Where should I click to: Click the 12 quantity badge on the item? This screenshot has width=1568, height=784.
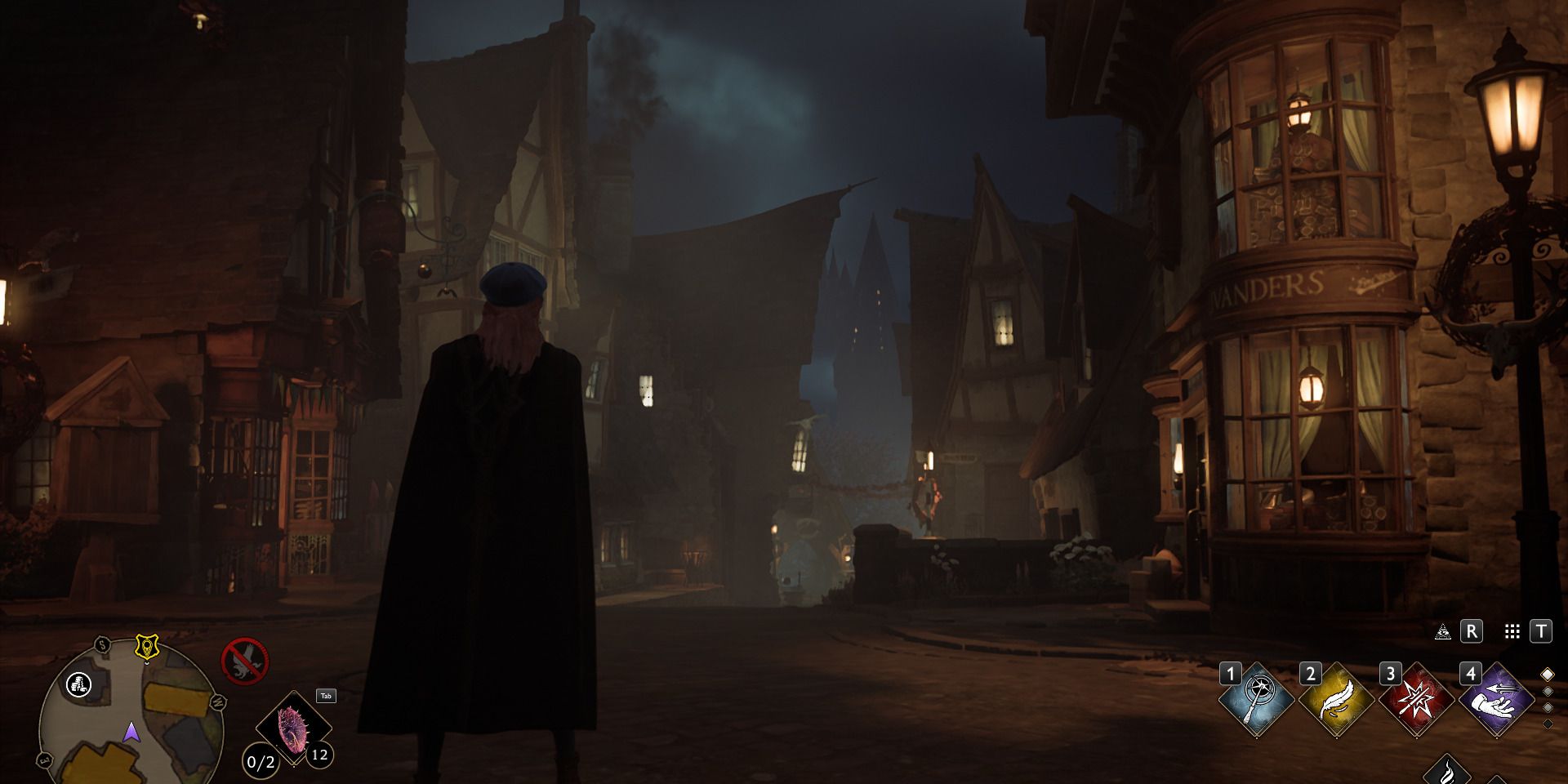(320, 755)
